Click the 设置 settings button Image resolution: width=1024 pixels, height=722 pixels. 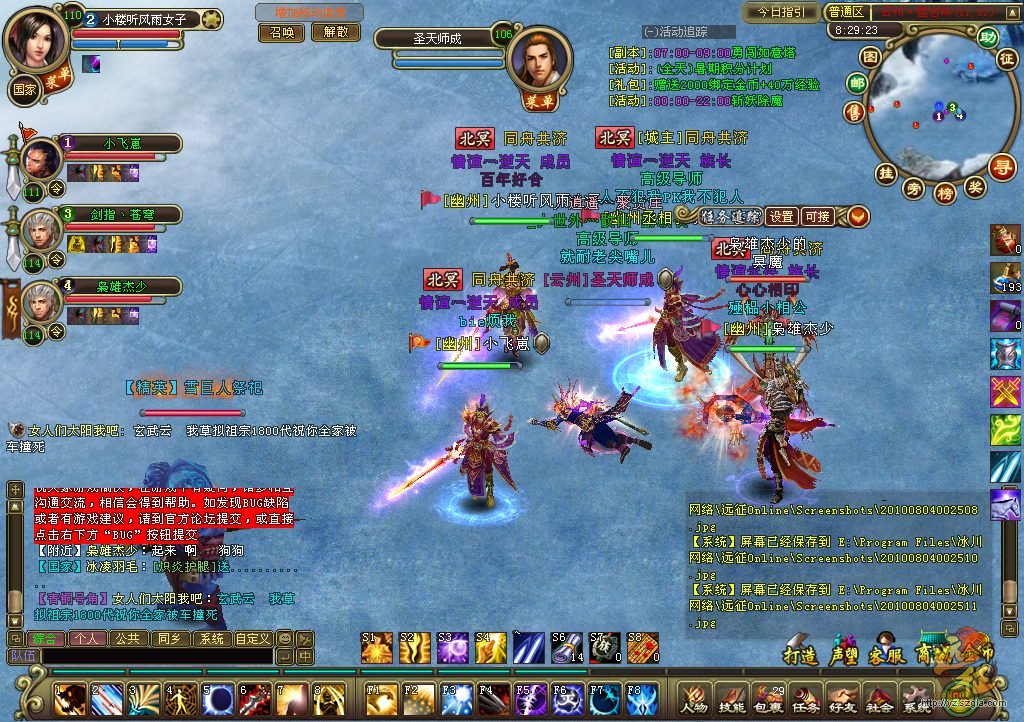tap(782, 216)
